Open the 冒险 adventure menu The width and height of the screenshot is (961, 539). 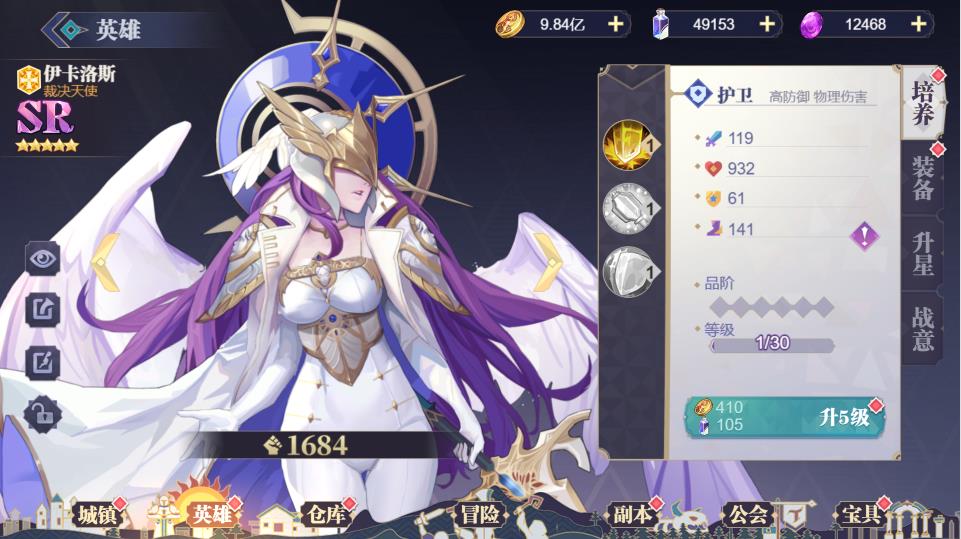[x=480, y=514]
